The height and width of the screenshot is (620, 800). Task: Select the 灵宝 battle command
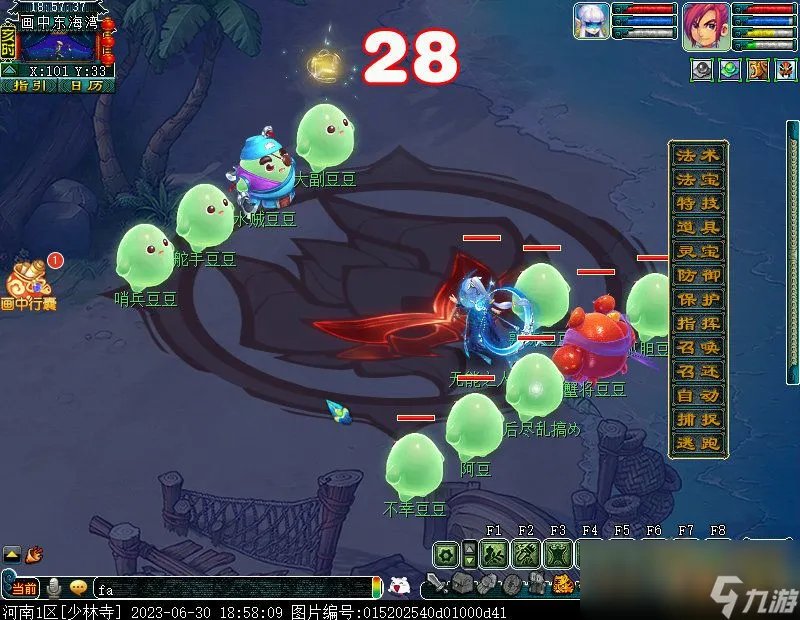tap(698, 252)
